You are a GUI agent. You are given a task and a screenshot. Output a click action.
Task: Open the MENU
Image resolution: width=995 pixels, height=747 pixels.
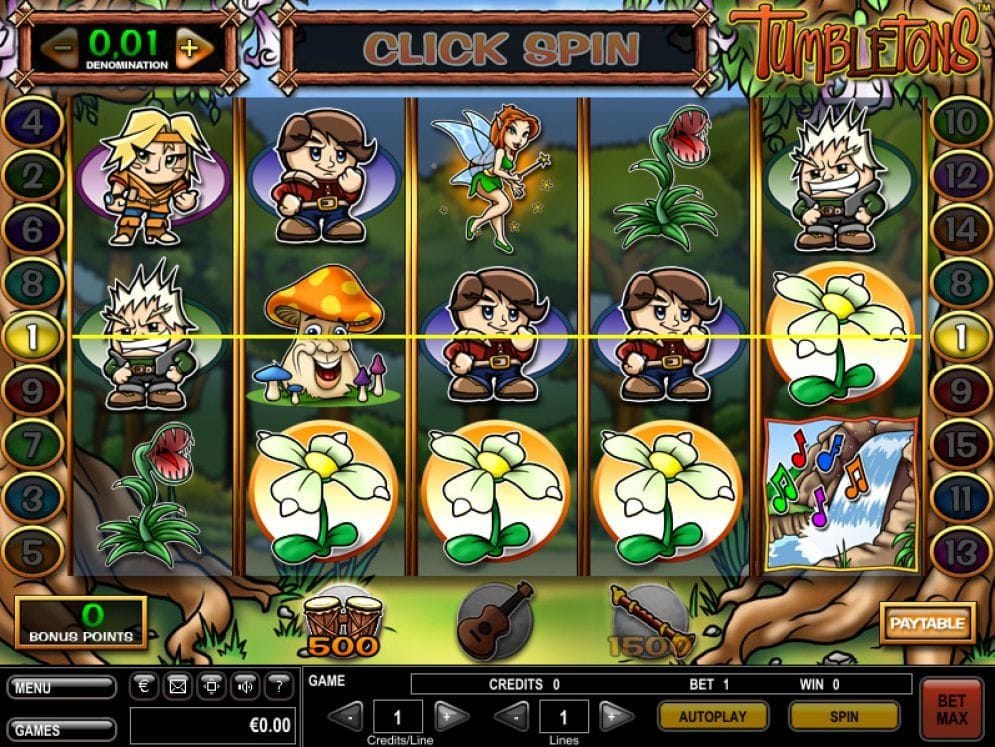click(61, 687)
